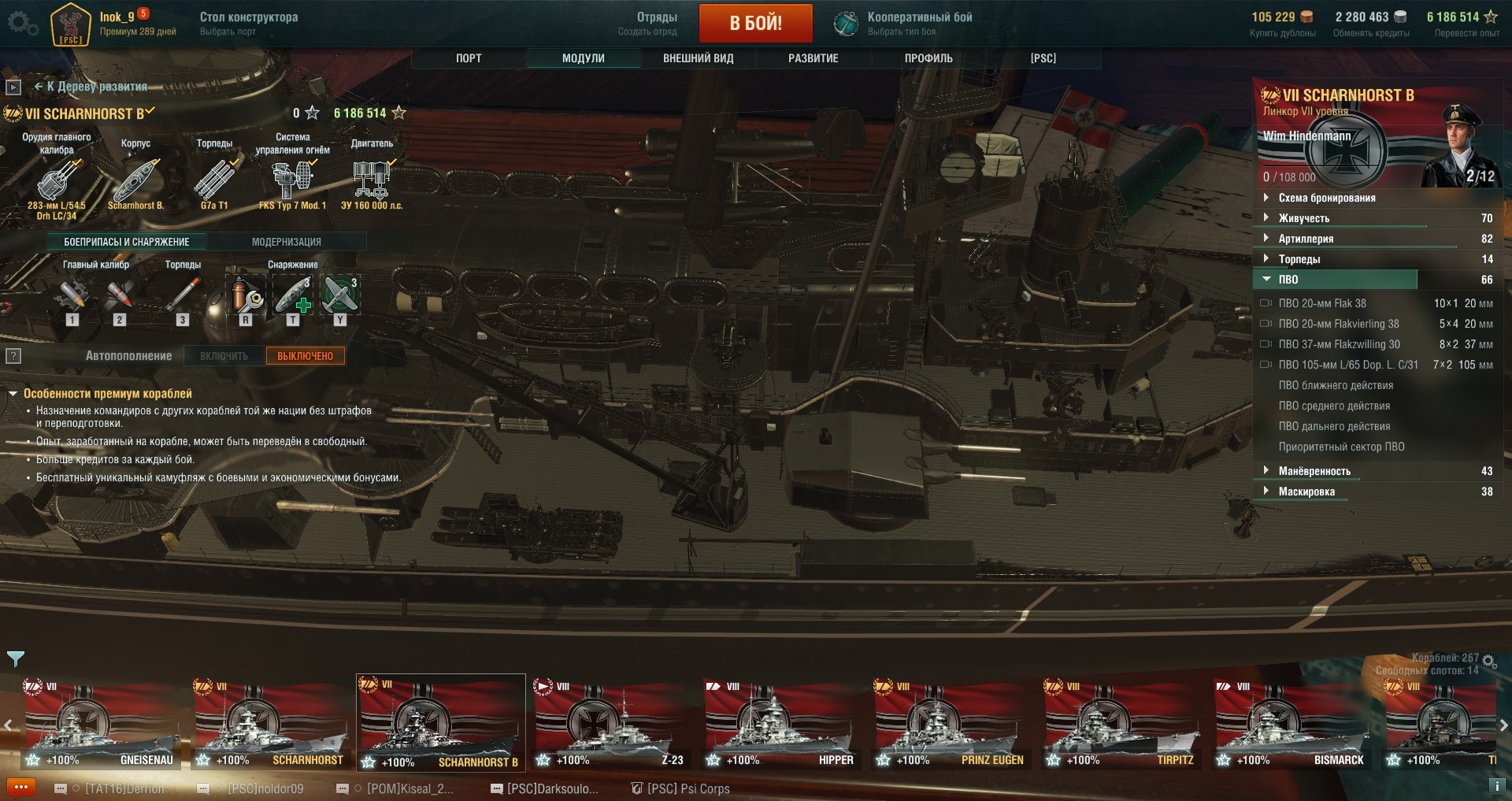
Task: Expand the Схема бронирования section
Action: (1326, 198)
